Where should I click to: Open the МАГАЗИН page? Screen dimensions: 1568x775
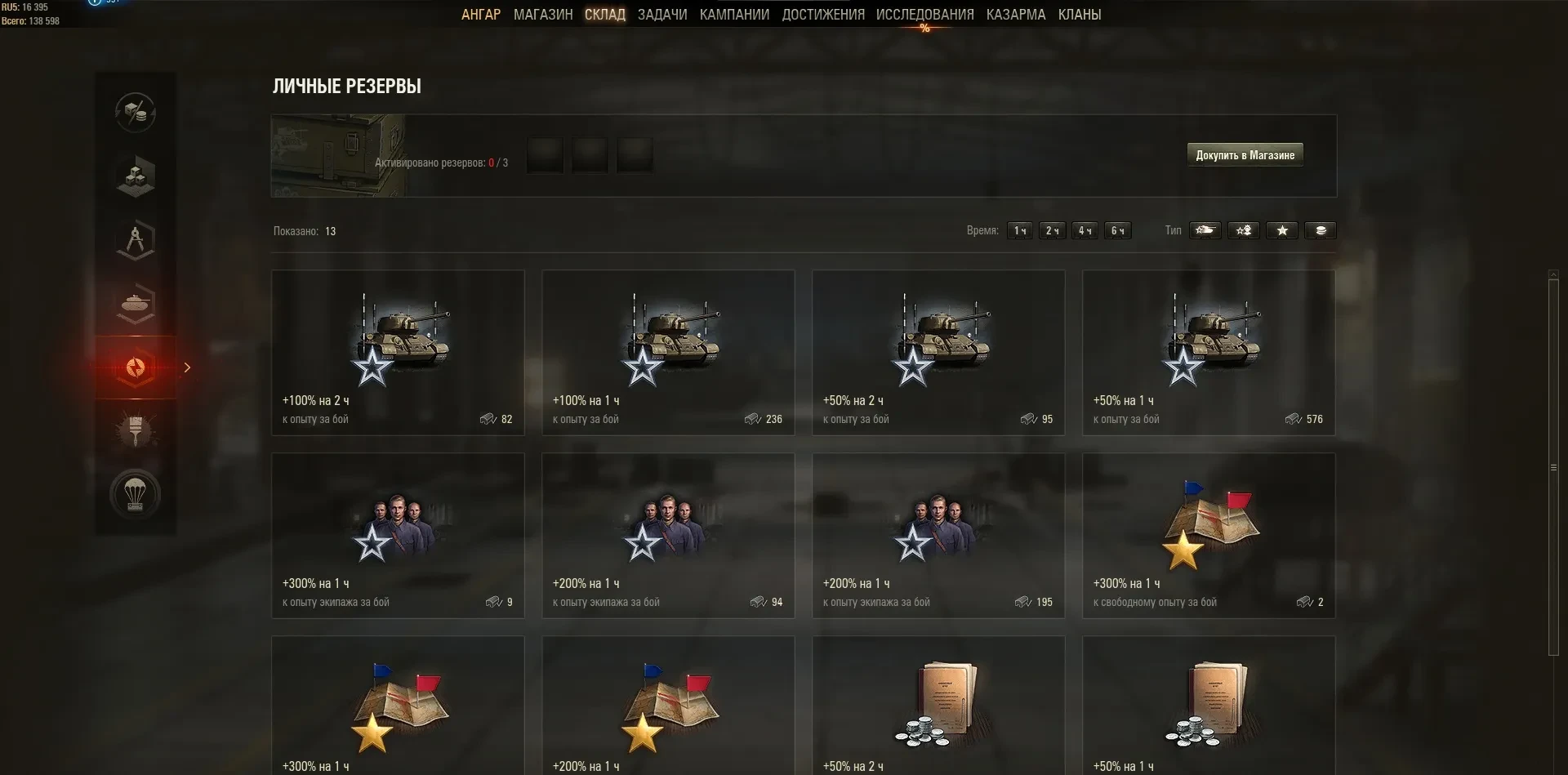[542, 14]
